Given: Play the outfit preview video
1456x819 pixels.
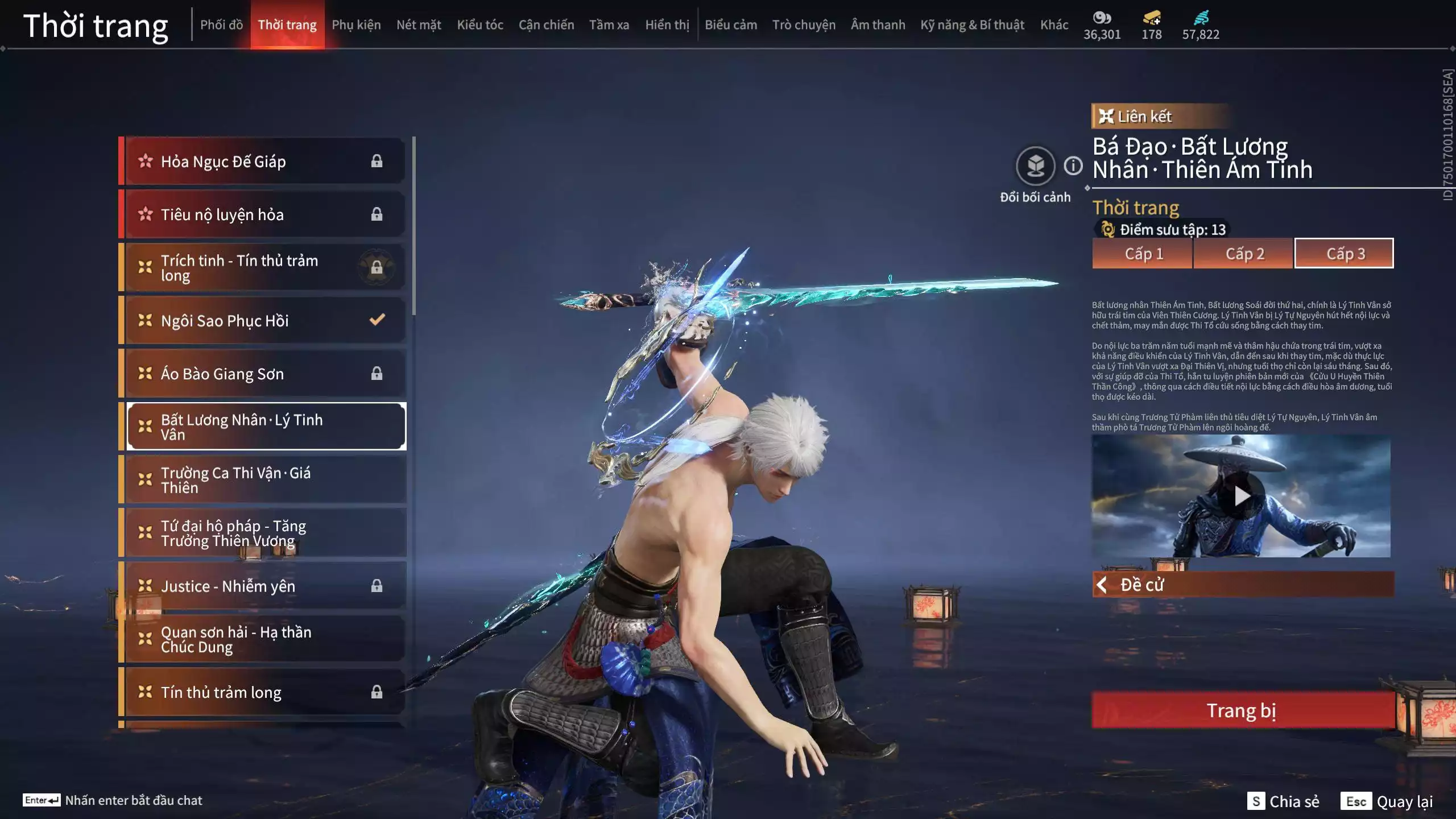Looking at the screenshot, I should pos(1242,496).
